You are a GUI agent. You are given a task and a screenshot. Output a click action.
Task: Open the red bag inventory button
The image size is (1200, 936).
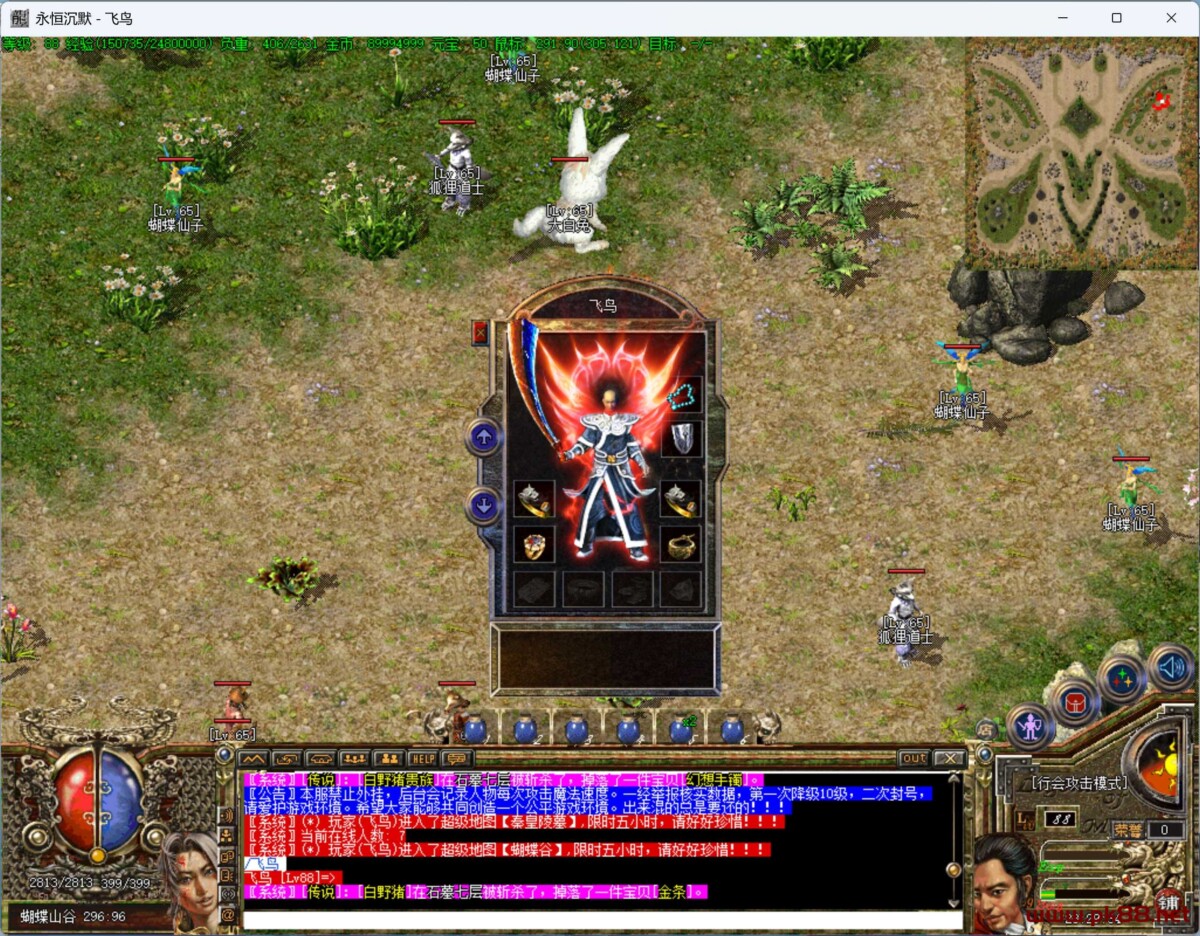tap(1076, 701)
